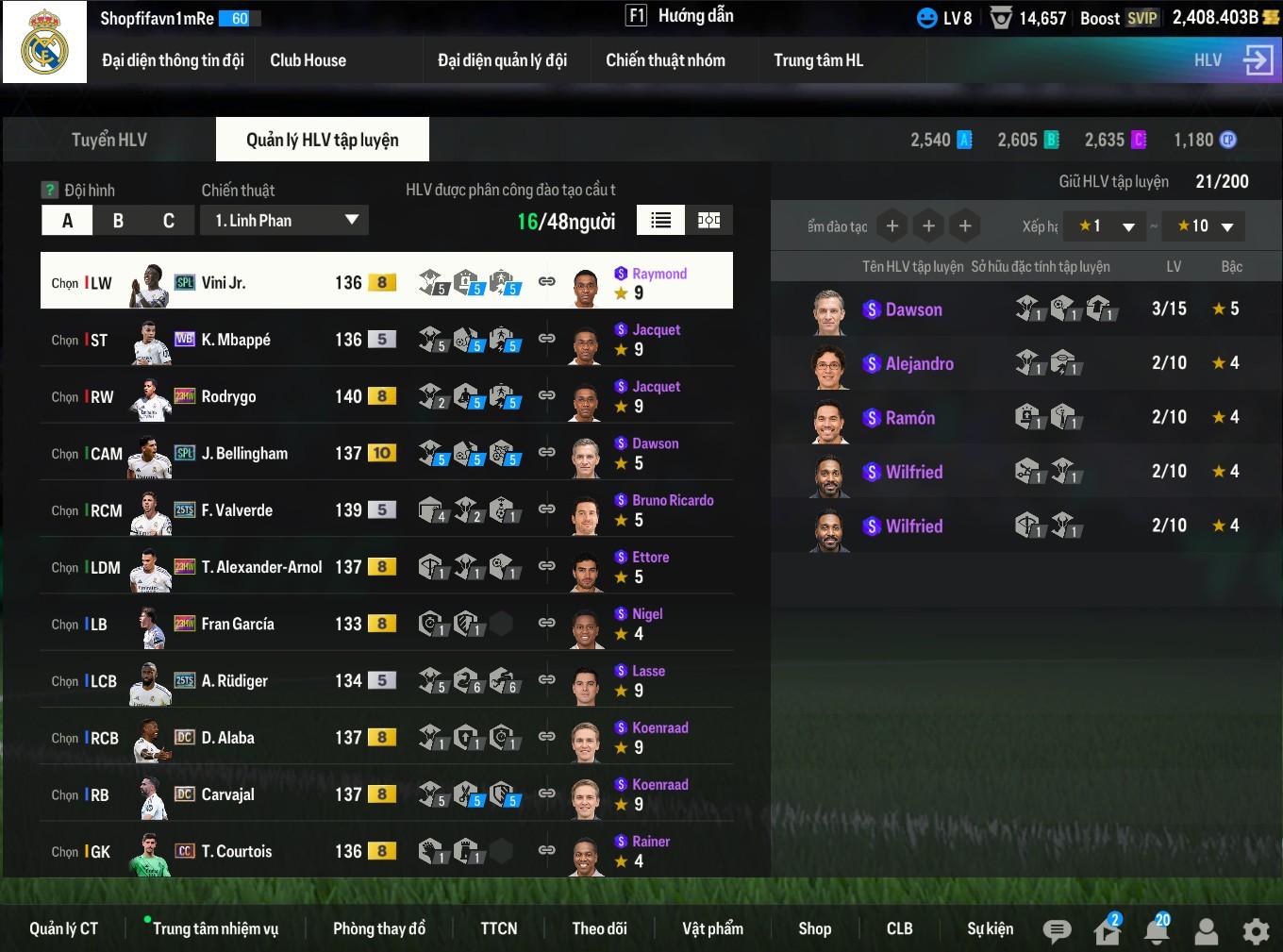Exit the HLV screen
The width and height of the screenshot is (1283, 952).
click(x=1258, y=60)
